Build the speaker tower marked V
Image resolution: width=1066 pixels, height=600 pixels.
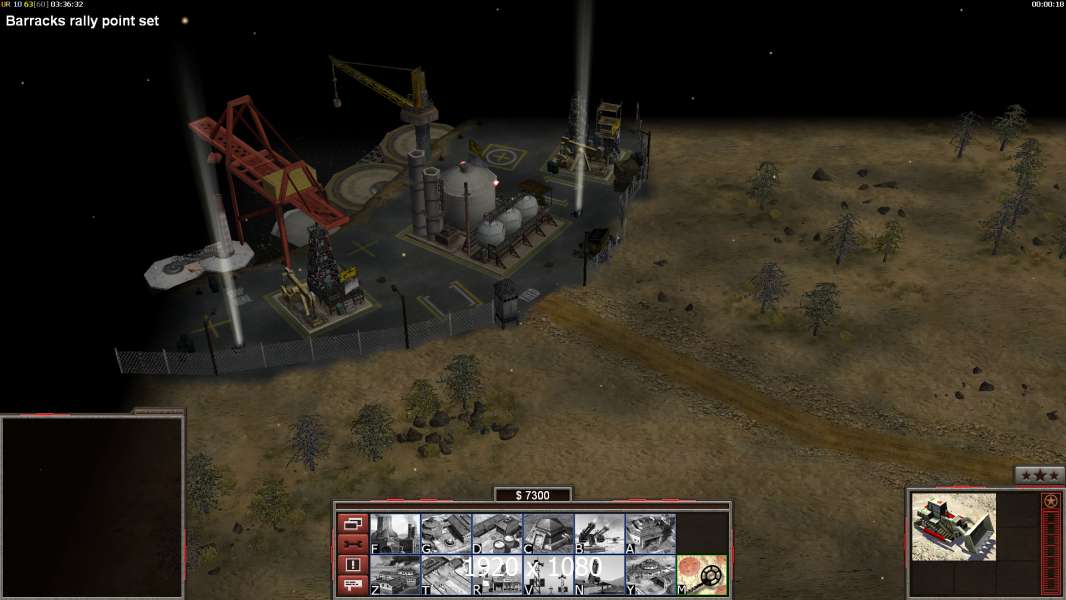tap(548, 575)
